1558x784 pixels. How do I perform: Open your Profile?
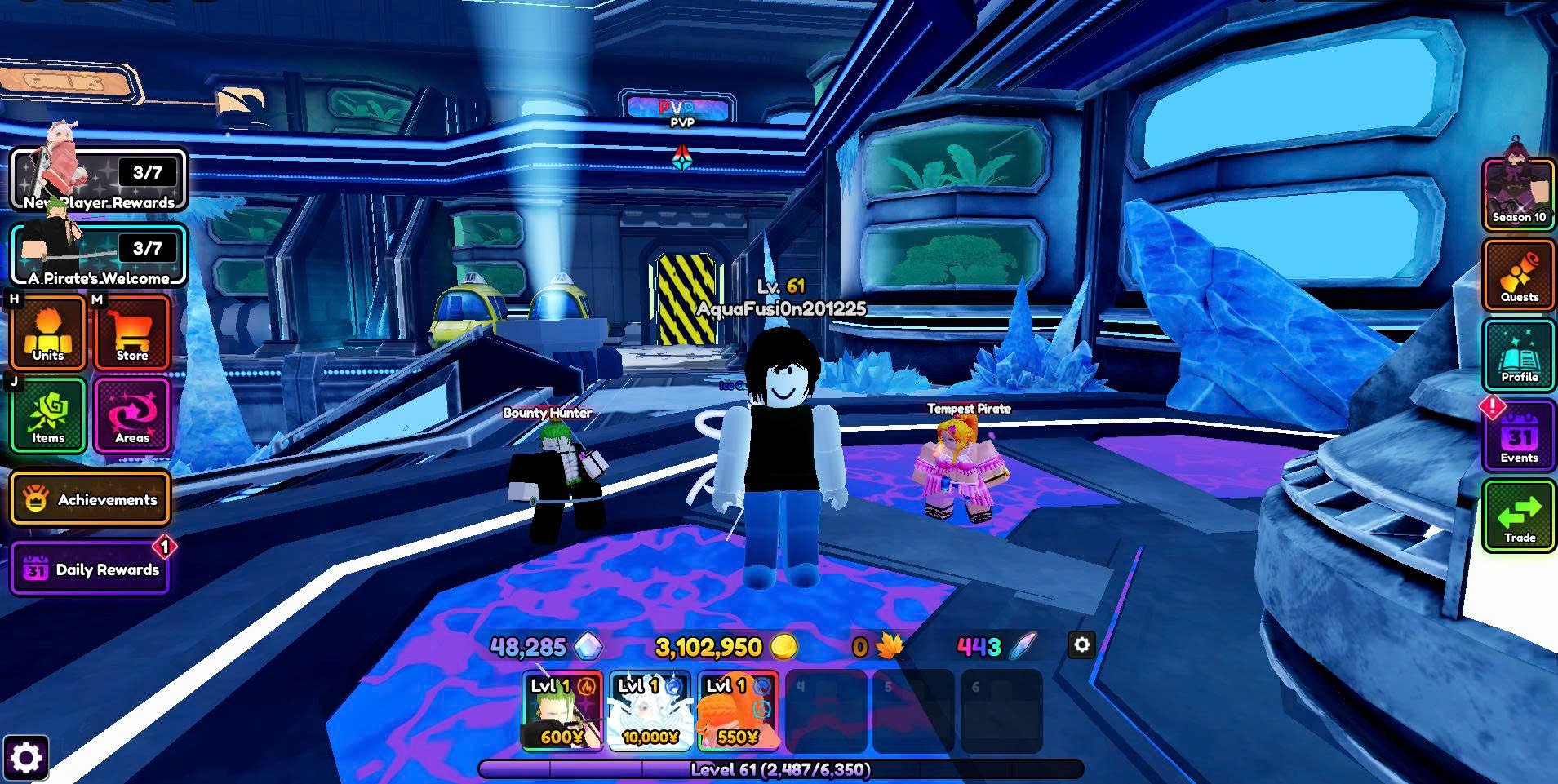[x=1519, y=355]
